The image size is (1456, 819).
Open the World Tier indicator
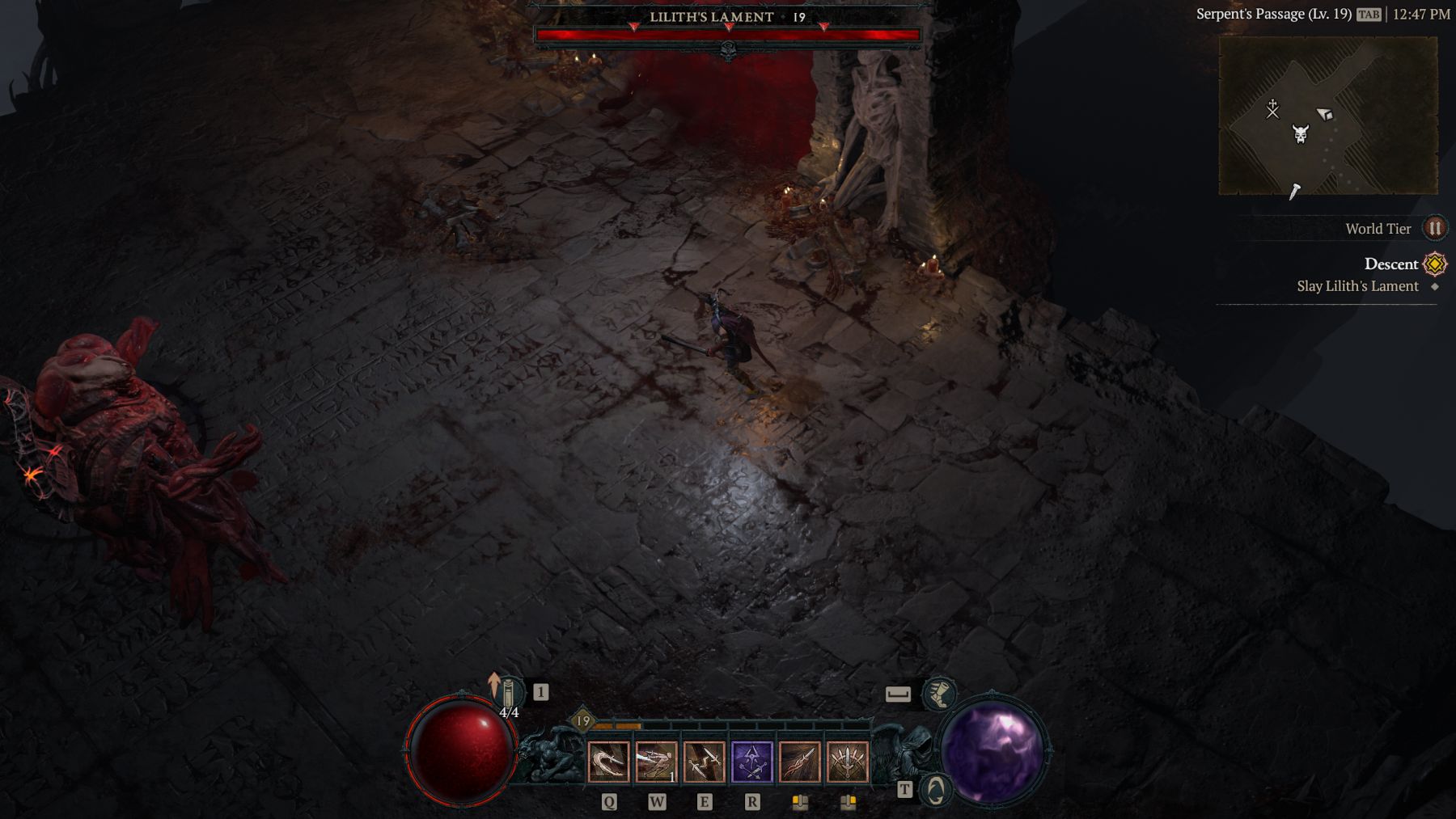point(1434,228)
